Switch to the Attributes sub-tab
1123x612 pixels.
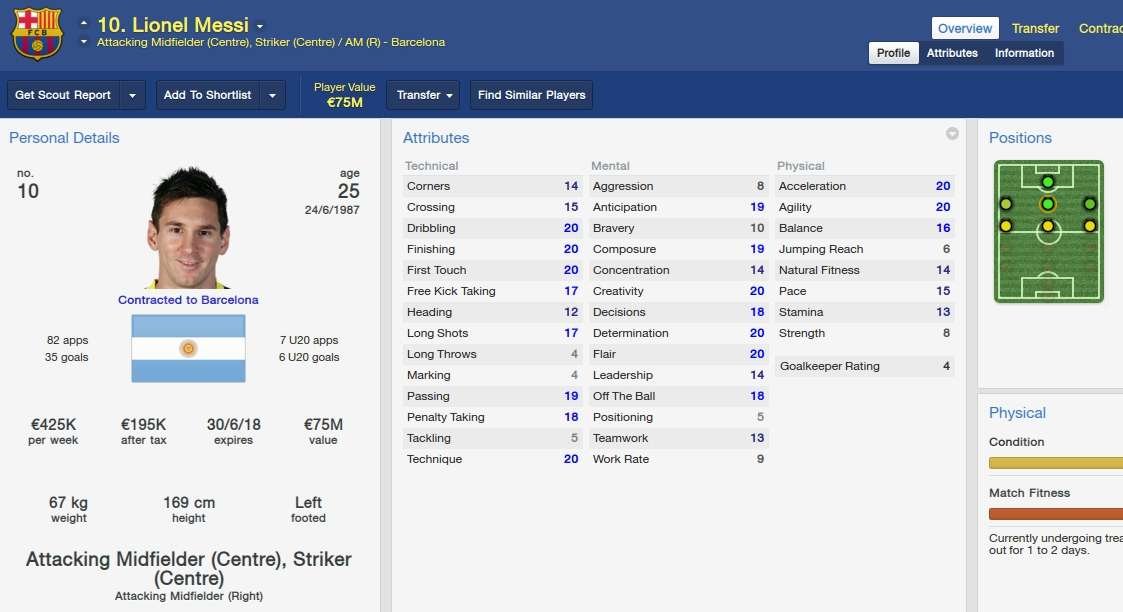(952, 53)
